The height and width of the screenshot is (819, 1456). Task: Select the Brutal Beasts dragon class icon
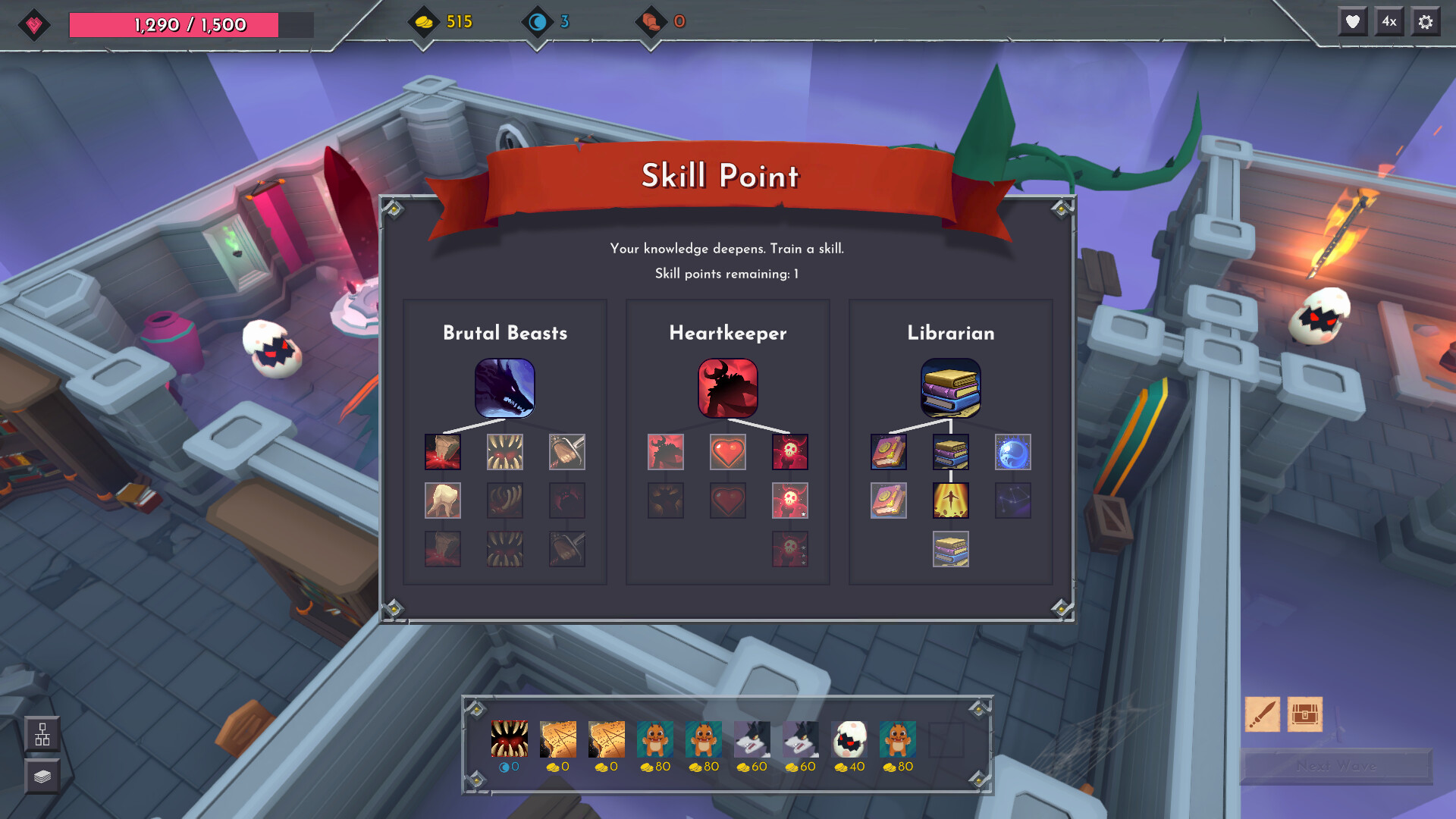click(x=504, y=388)
